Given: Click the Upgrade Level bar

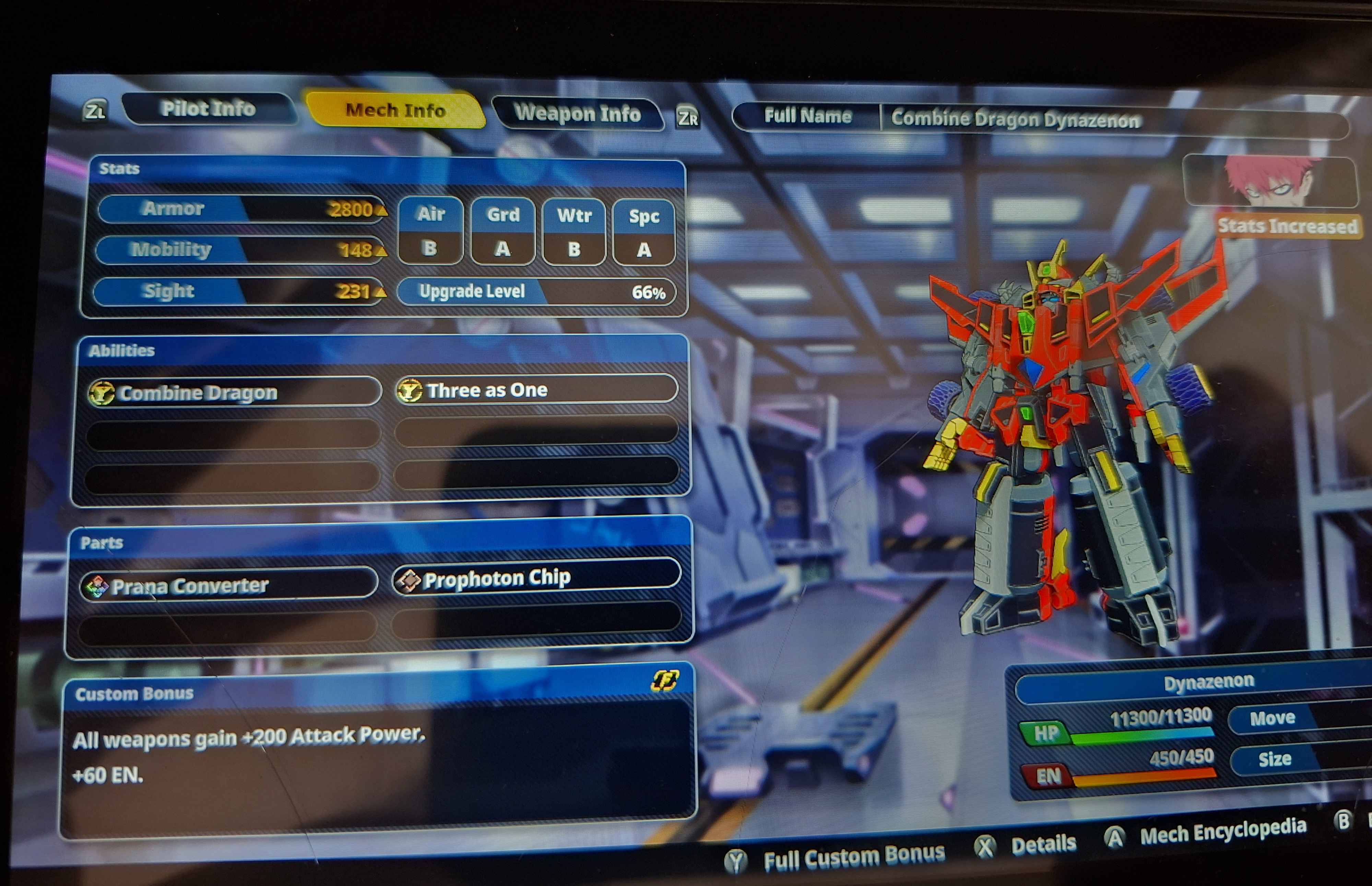Looking at the screenshot, I should point(536,292).
